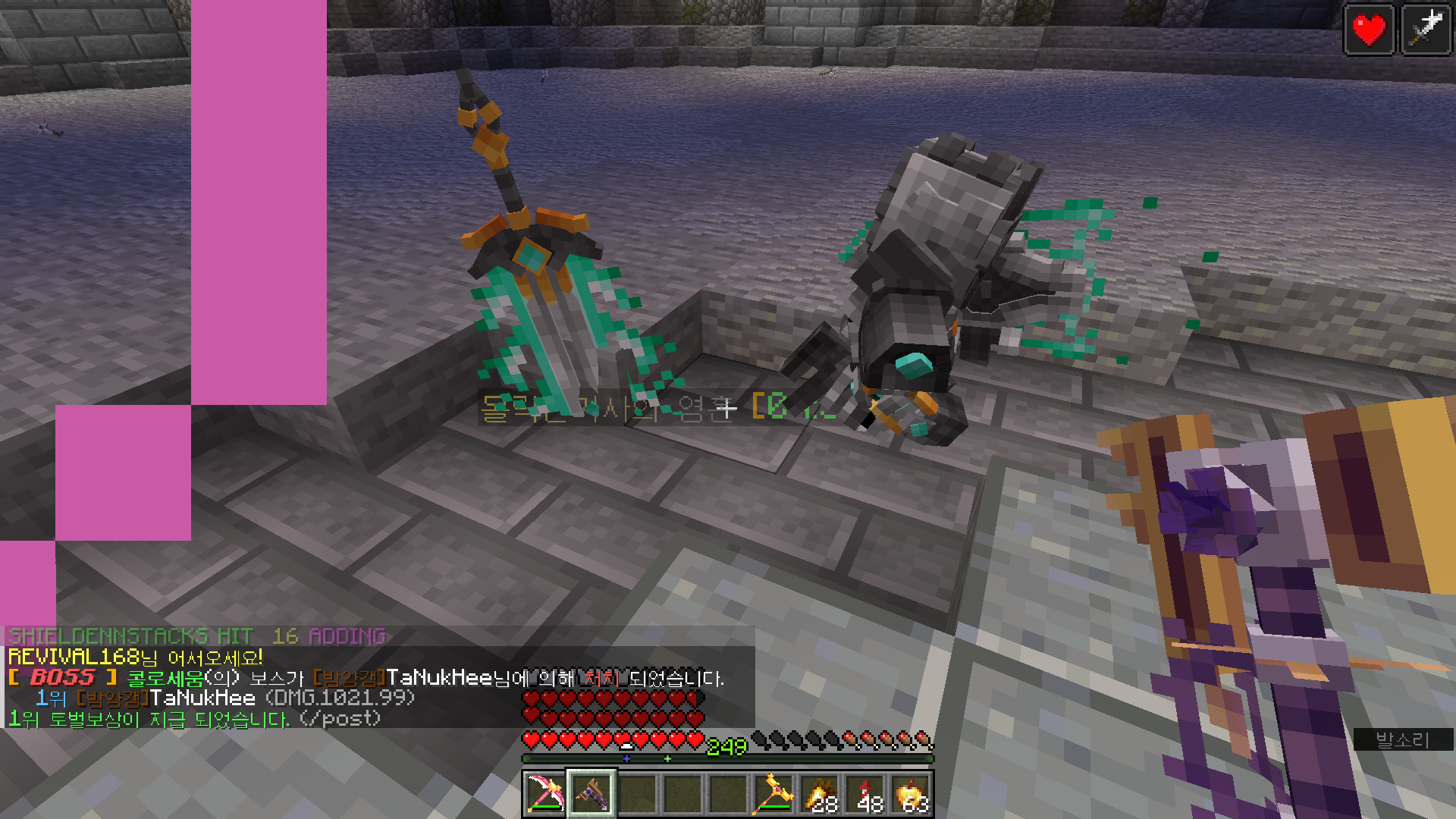Click the red heart status effect icon
Screen dimensions: 1456x819
click(x=1369, y=30)
